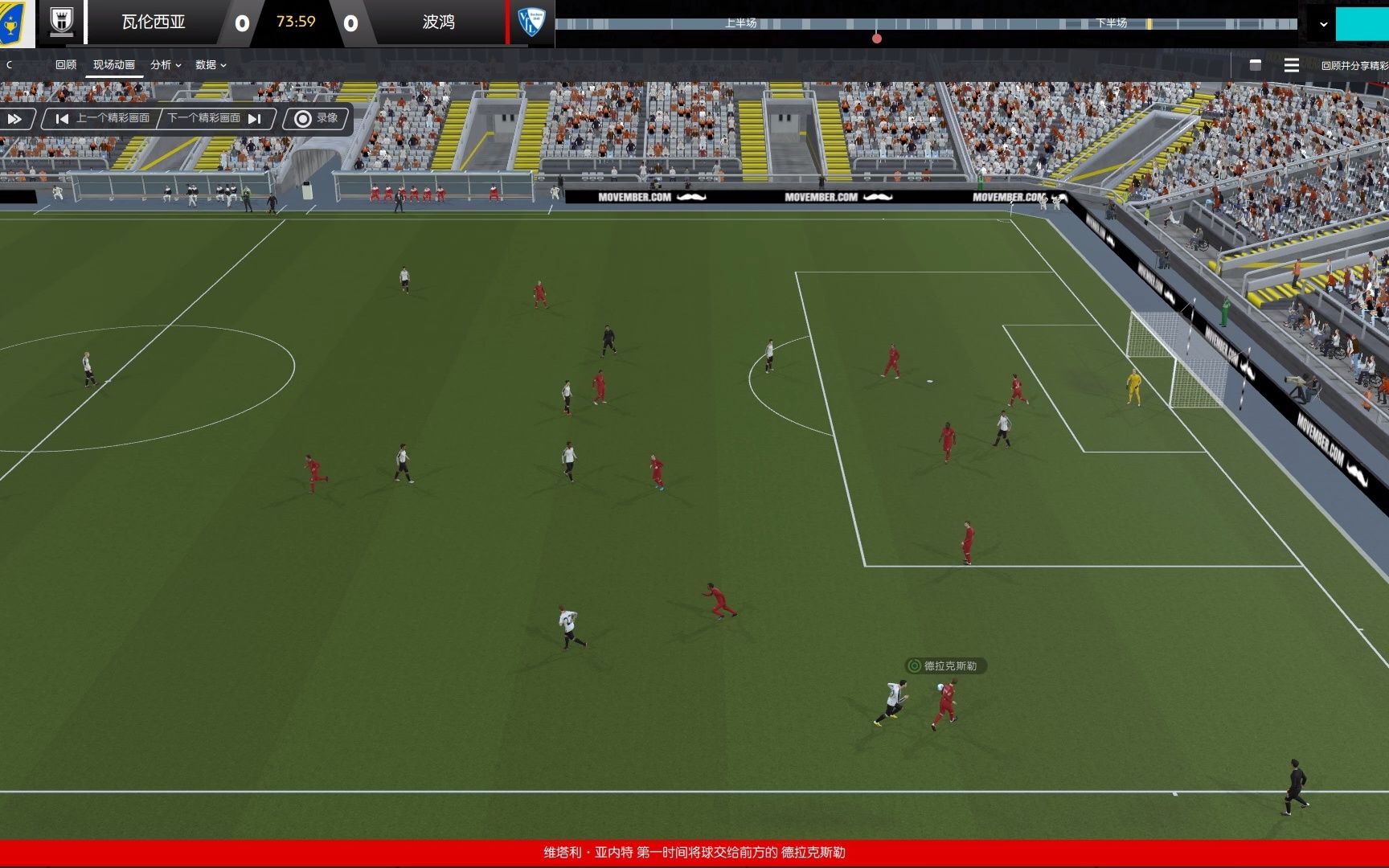Start recording with the 录像 button
The width and height of the screenshot is (1389, 868).
pos(317,119)
